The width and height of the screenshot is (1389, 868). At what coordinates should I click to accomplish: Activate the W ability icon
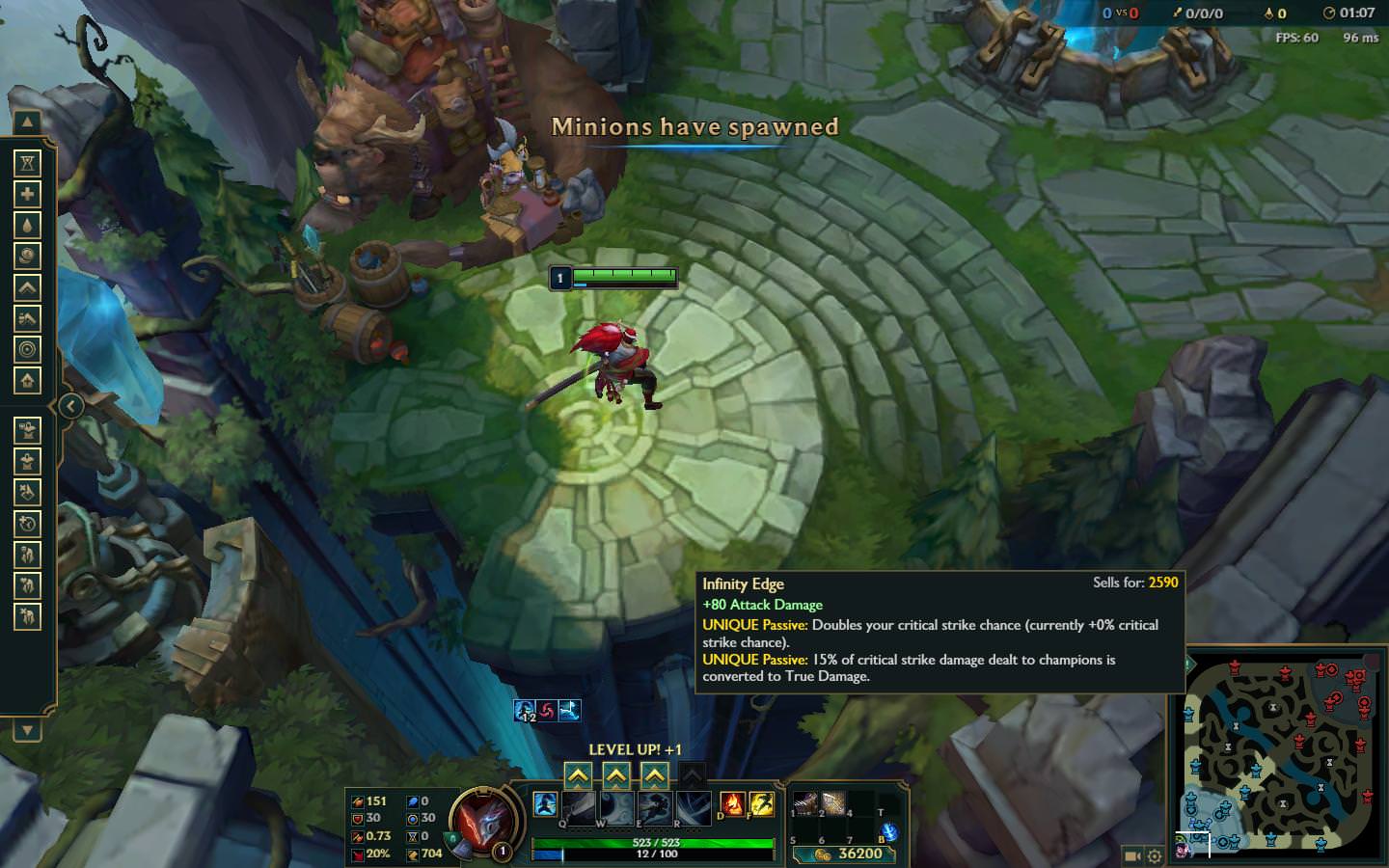click(x=617, y=808)
